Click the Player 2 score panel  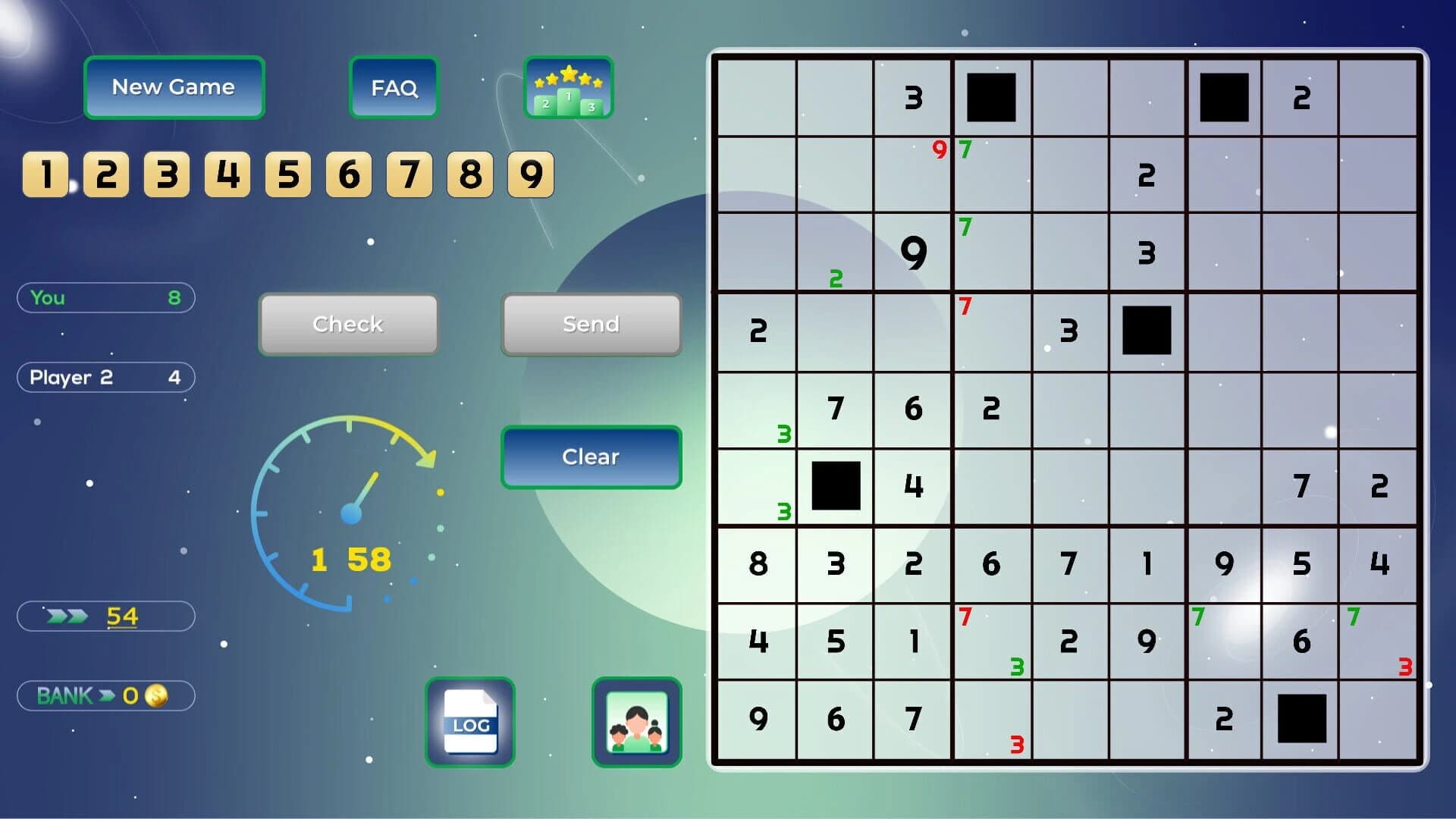(105, 377)
